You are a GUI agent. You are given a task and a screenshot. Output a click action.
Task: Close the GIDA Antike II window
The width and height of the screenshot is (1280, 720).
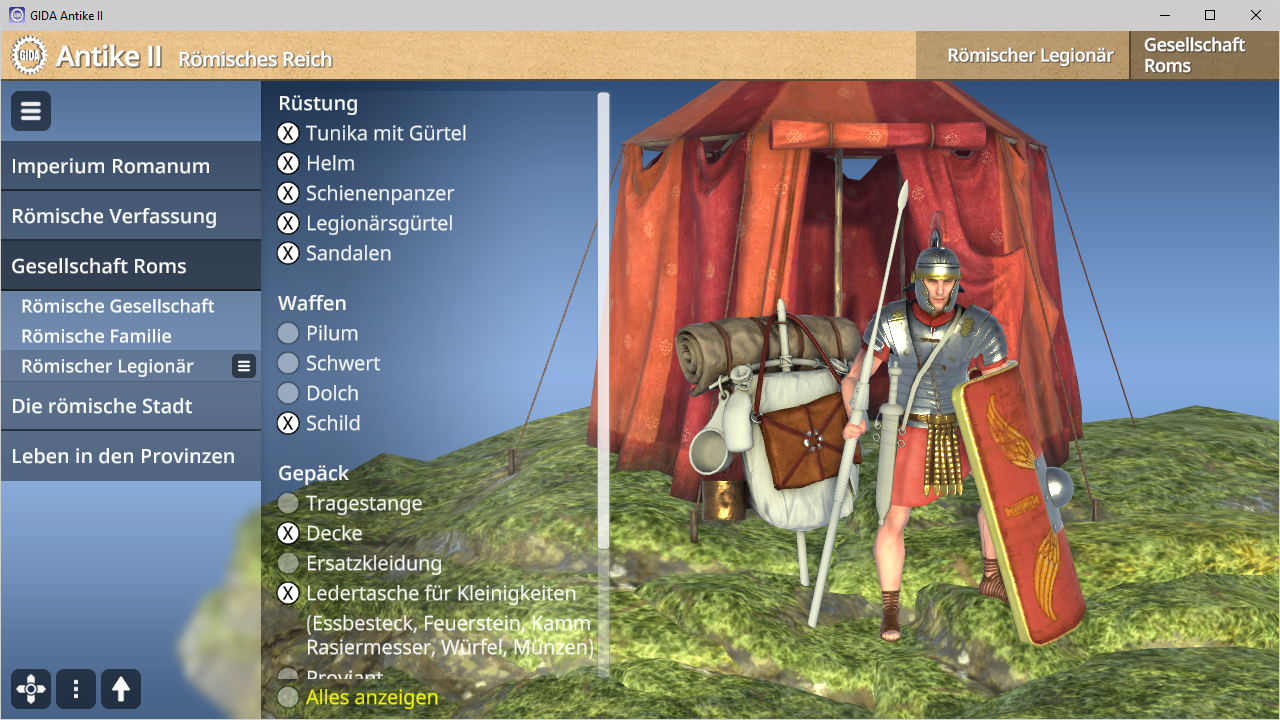(1256, 15)
